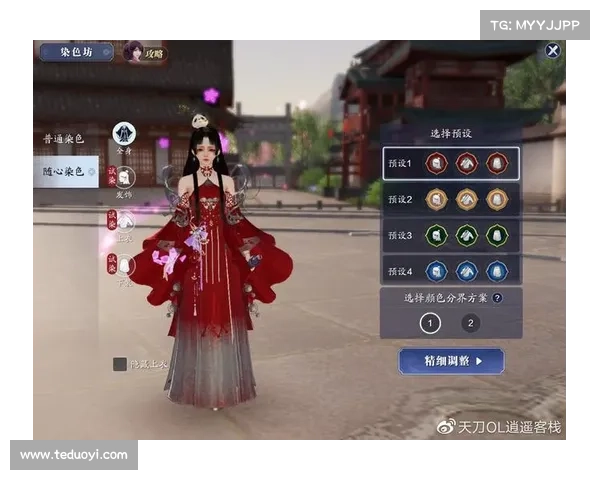Switch to 随心染色 tab
This screenshot has width=600, height=480.
[65, 171]
